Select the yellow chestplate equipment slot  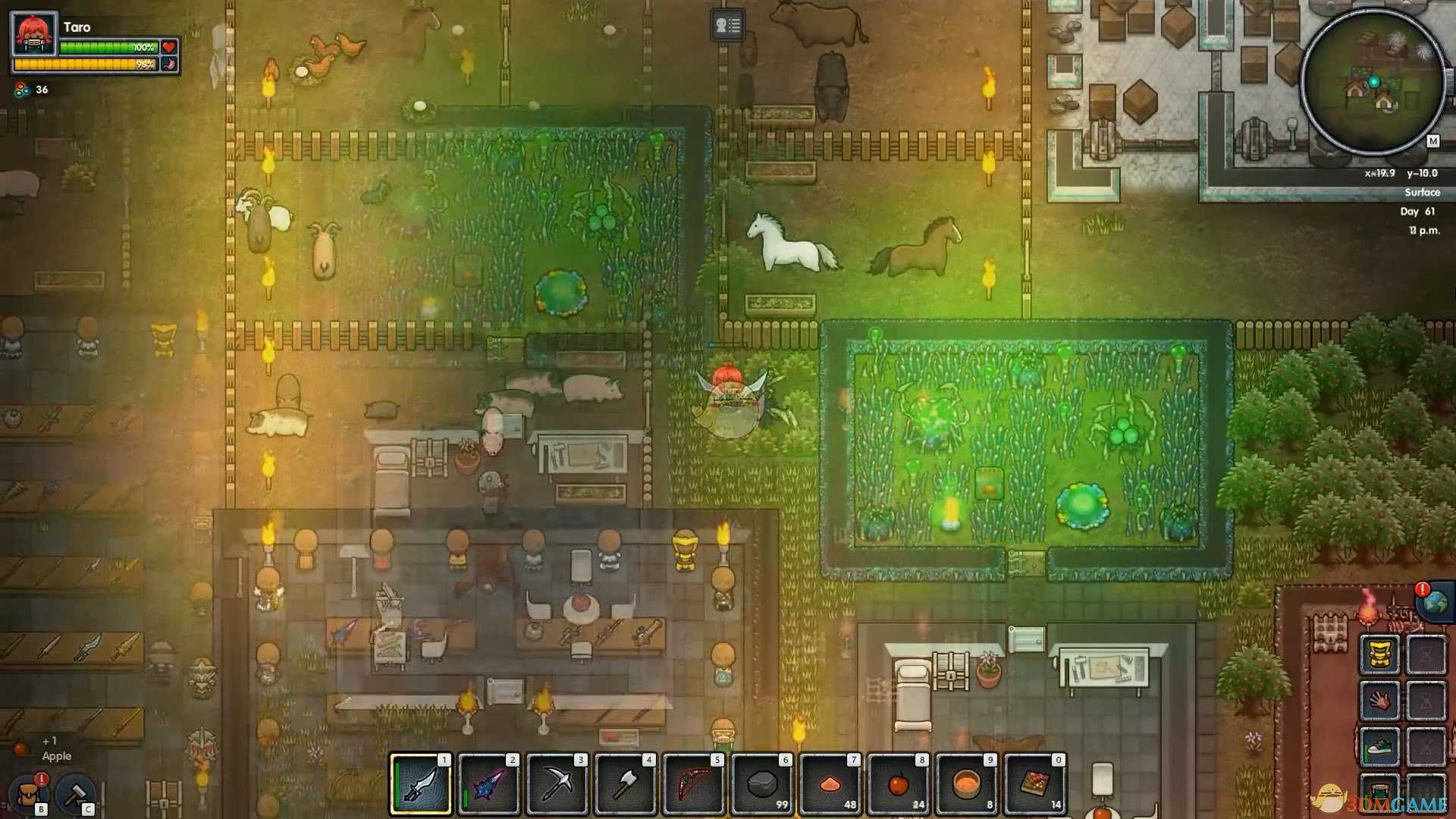click(1379, 654)
